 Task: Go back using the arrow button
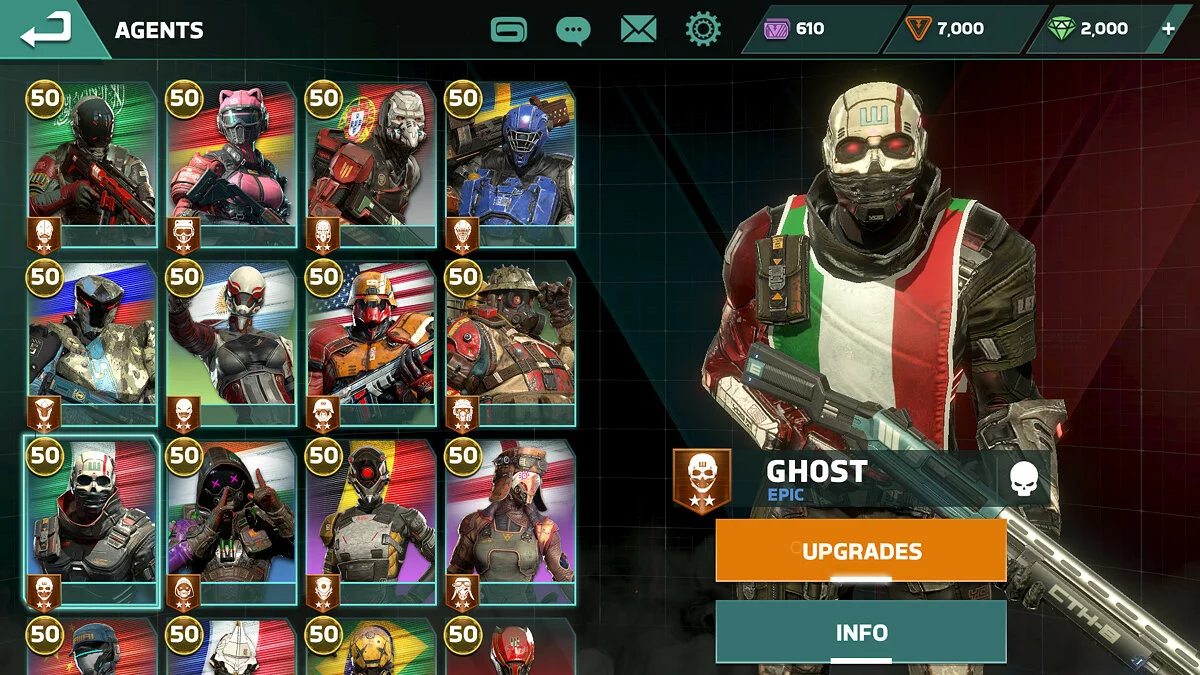tap(47, 29)
